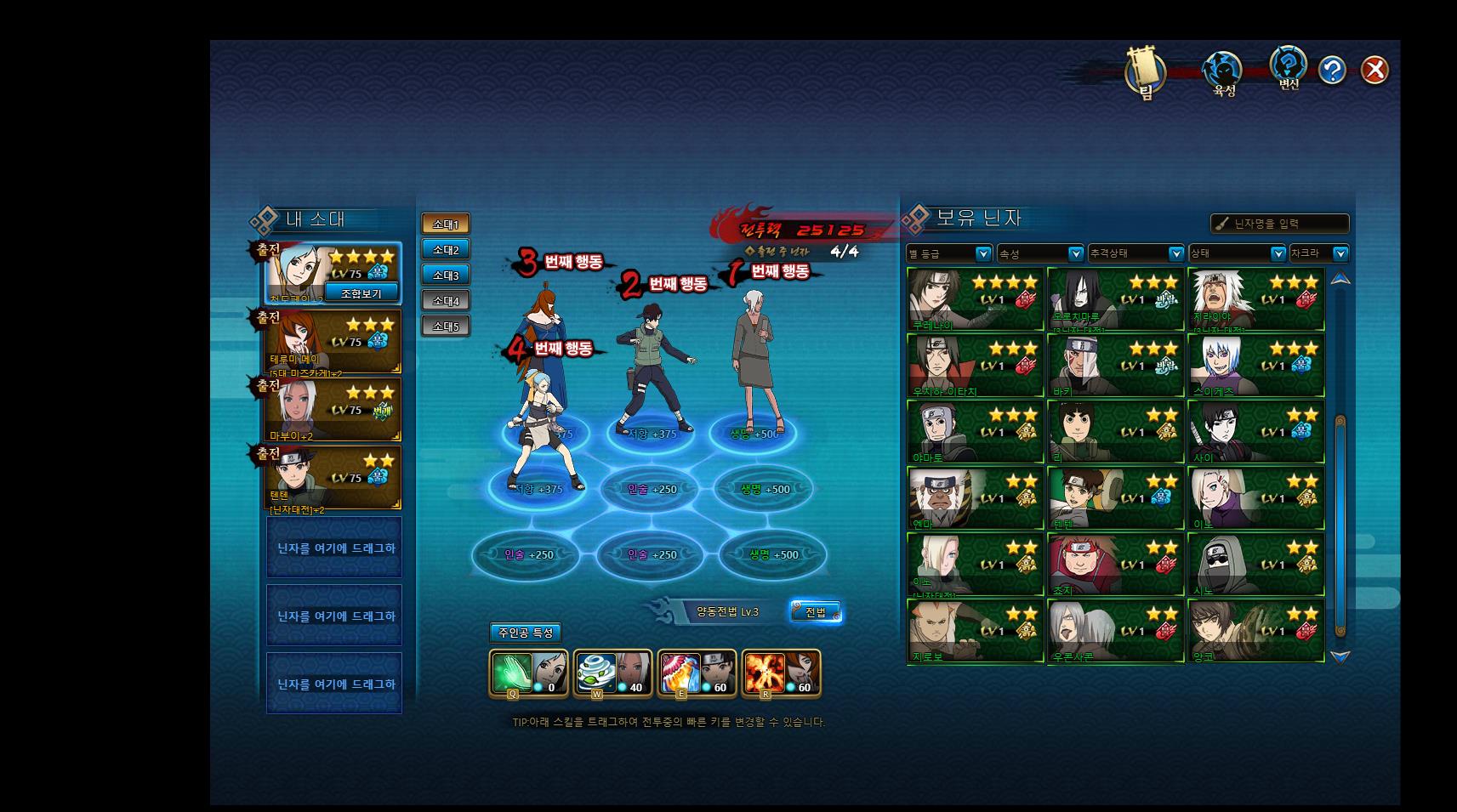Viewport: 1457px width, 812px height.
Task: Click the down arrow of ninja list
Action: coord(1340,656)
